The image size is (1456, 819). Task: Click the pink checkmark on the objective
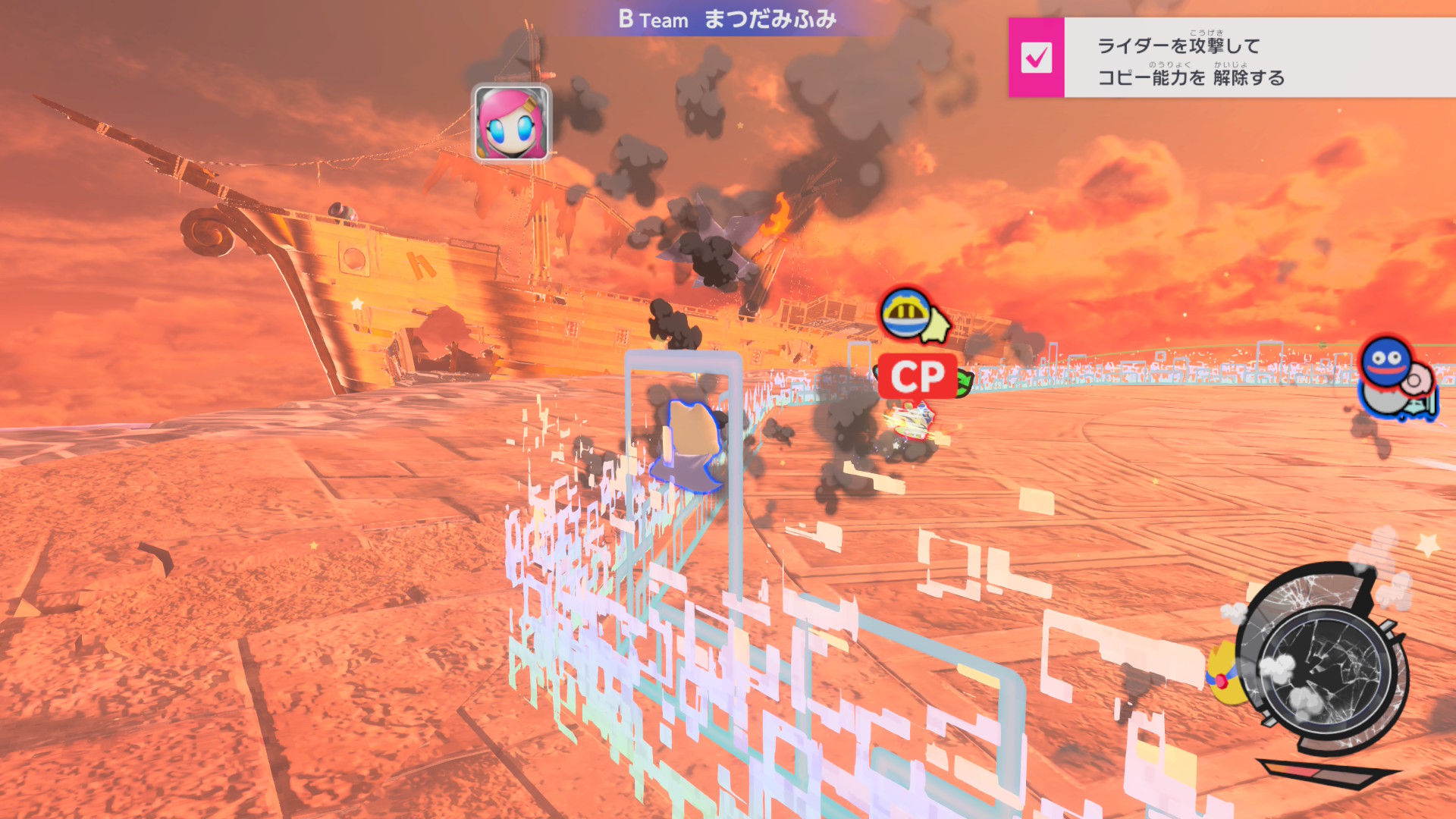(1036, 58)
